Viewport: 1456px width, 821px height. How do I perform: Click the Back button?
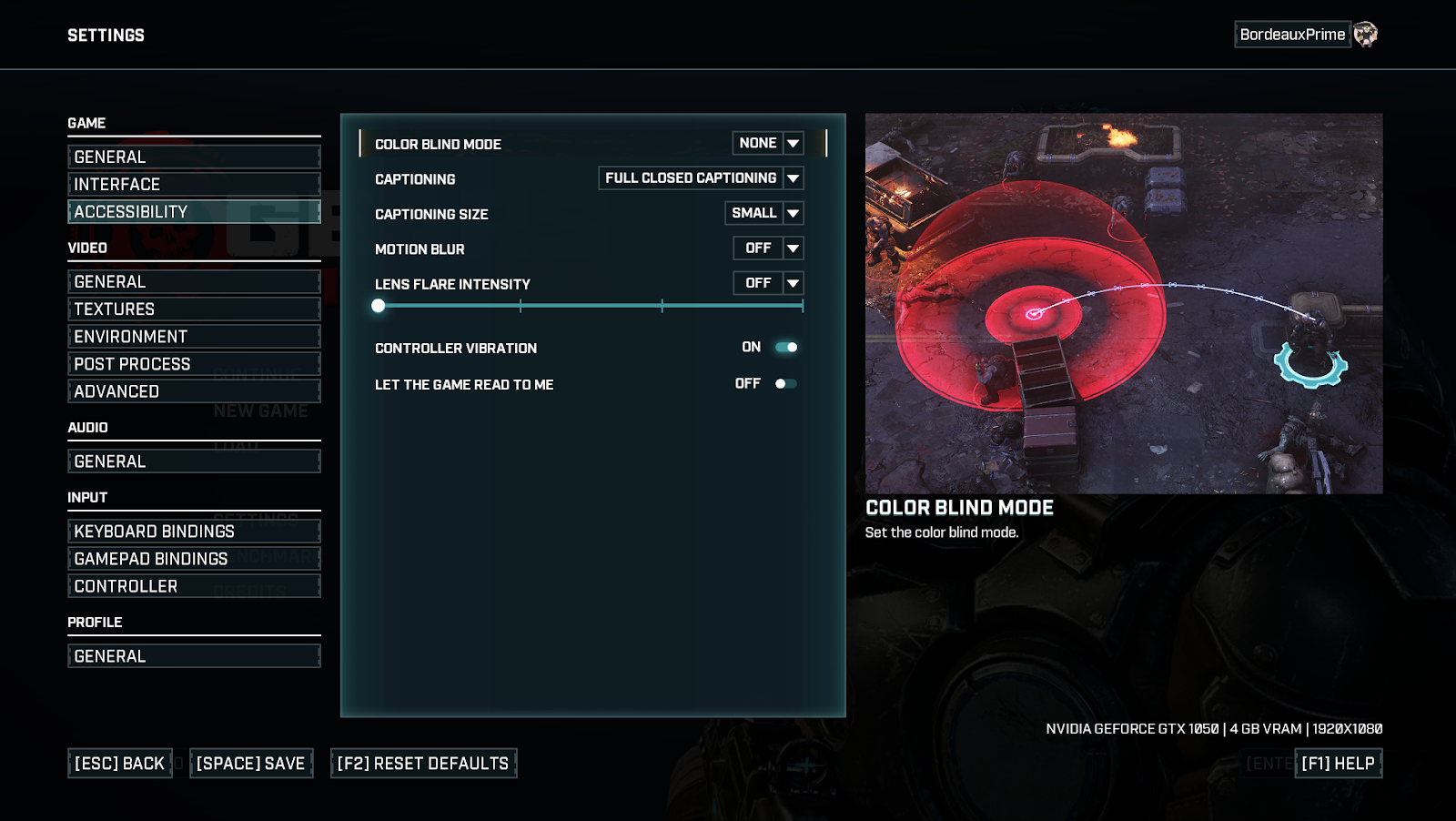pyautogui.click(x=120, y=764)
